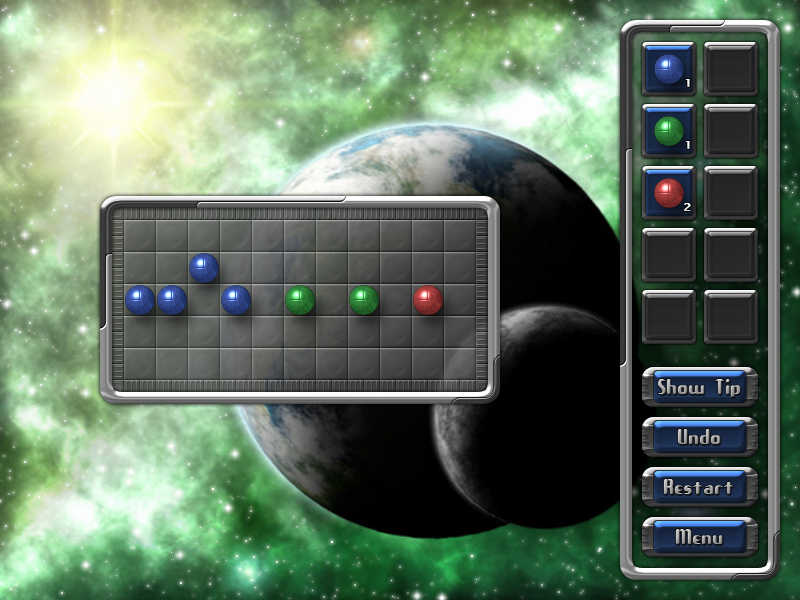This screenshot has height=600, width=800.
Task: Undo the last move
Action: 699,437
